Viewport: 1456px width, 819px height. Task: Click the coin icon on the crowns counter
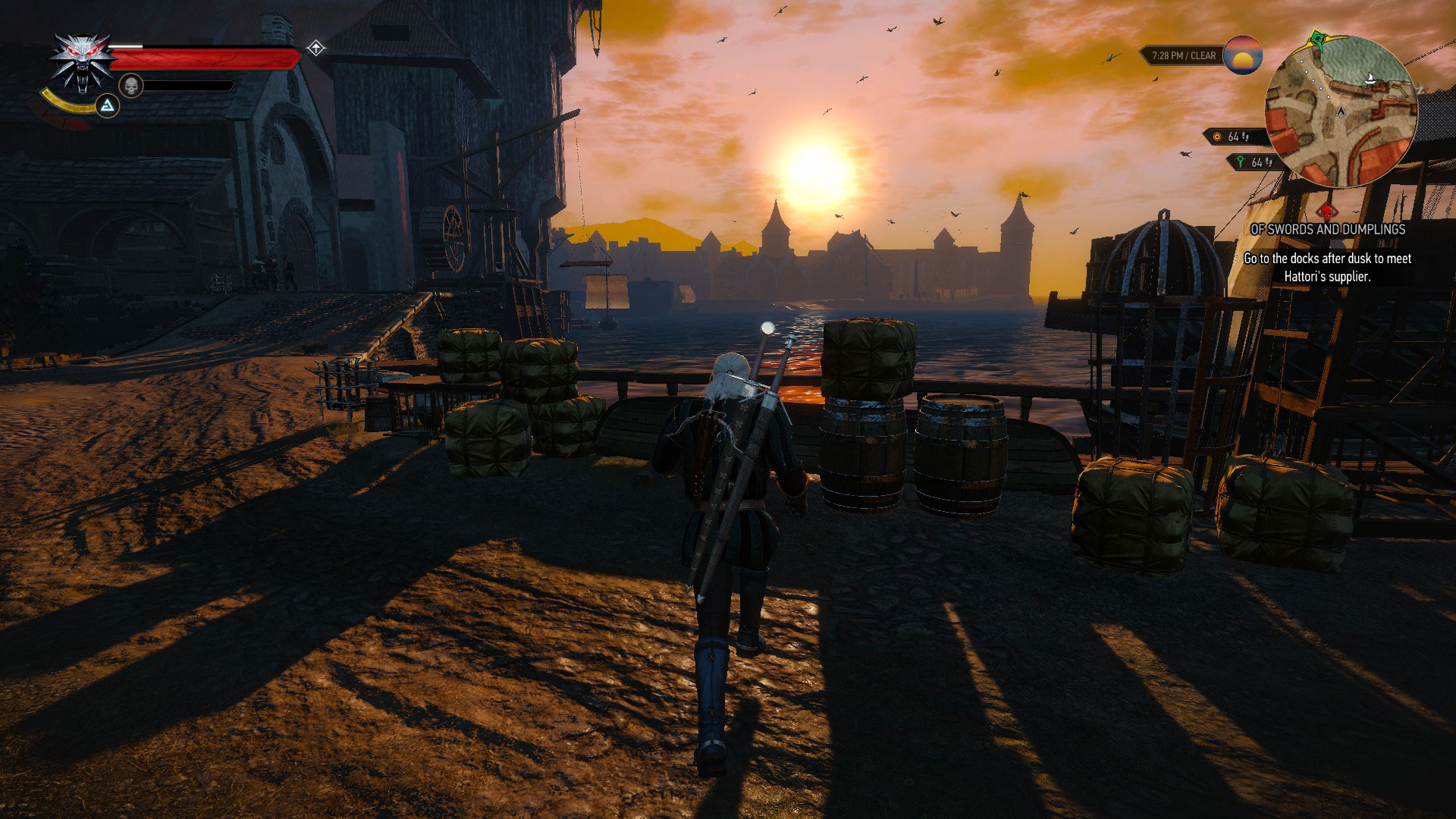click(x=1217, y=136)
